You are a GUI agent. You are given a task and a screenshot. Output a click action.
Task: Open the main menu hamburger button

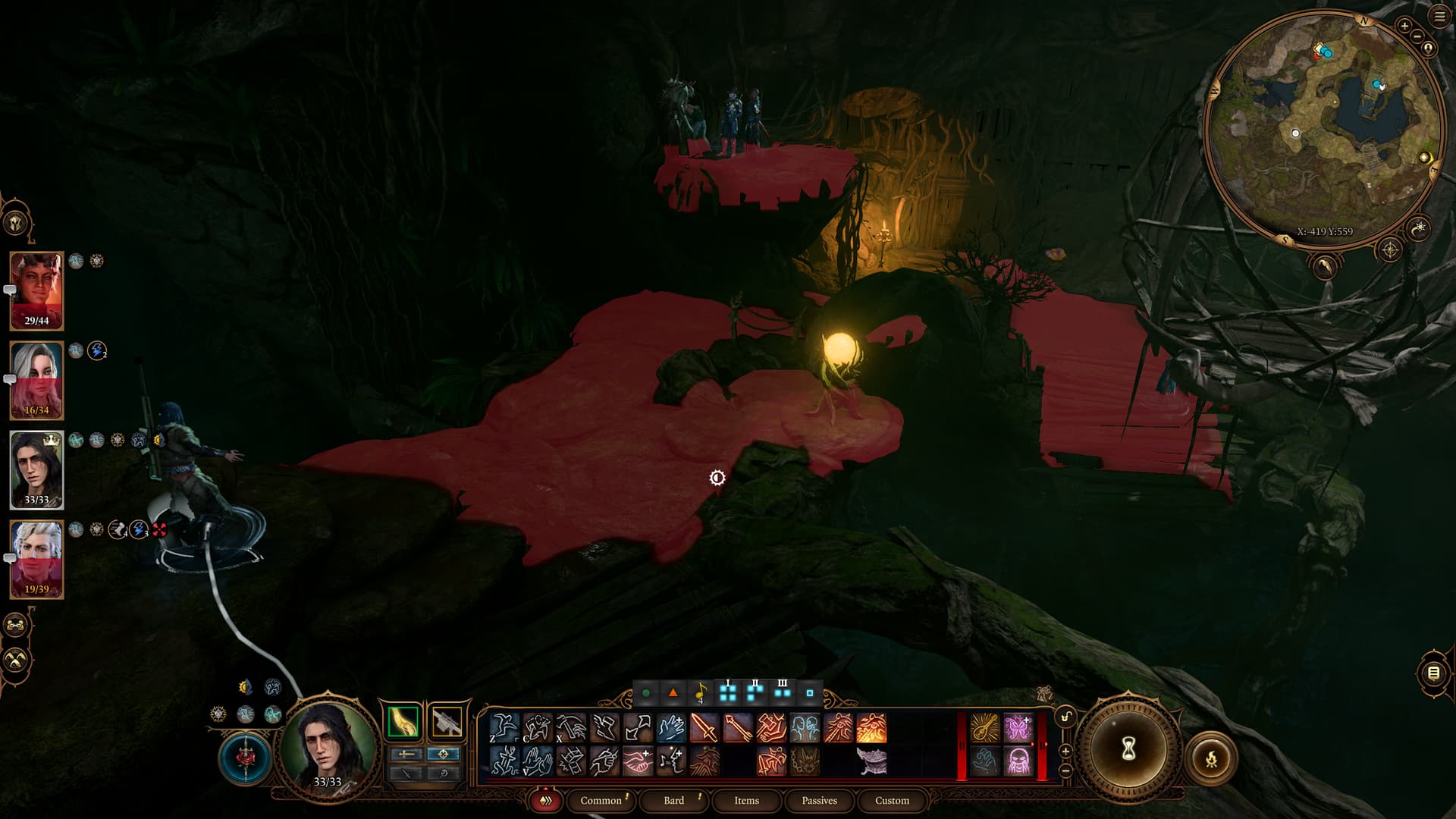click(x=1439, y=17)
